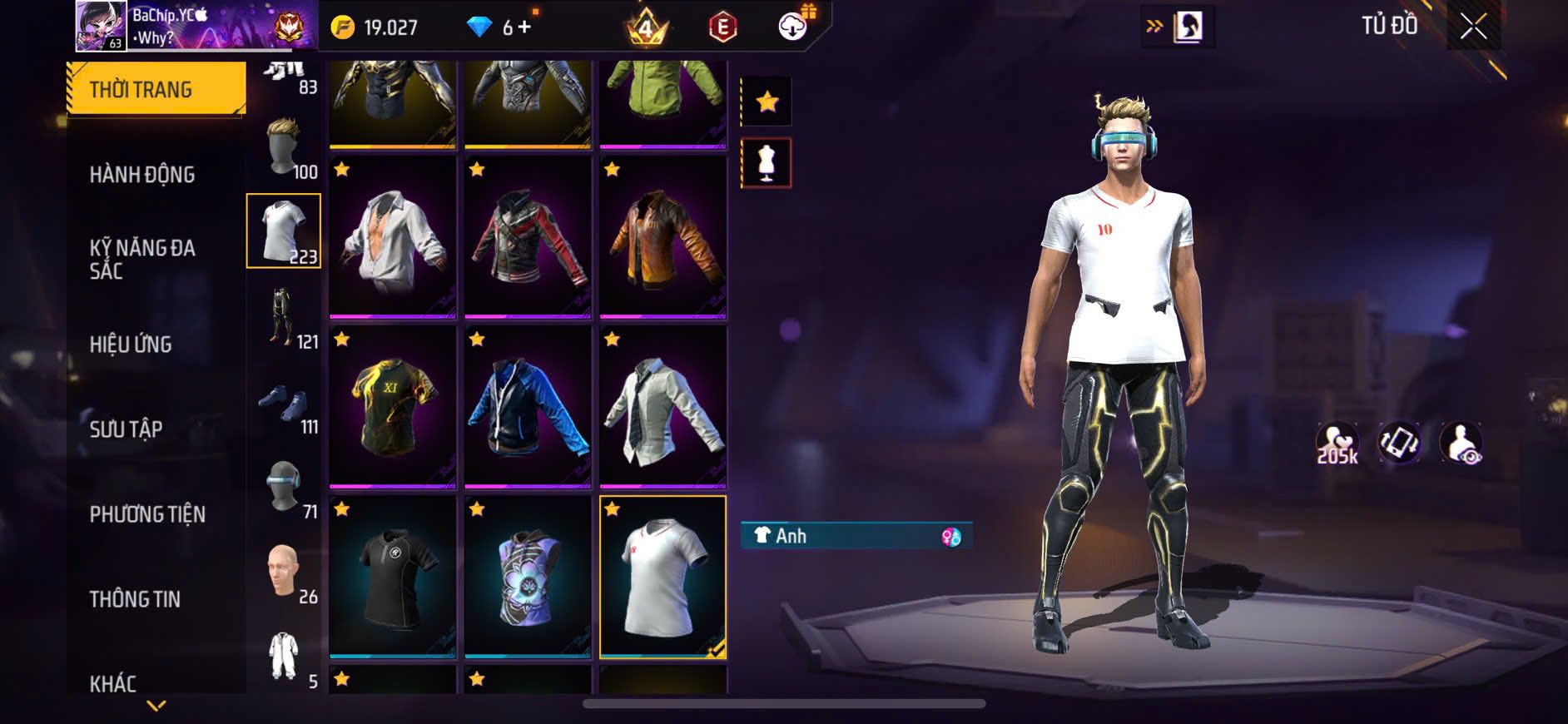
Task: Add diamonds with the plus button
Action: [x=524, y=27]
